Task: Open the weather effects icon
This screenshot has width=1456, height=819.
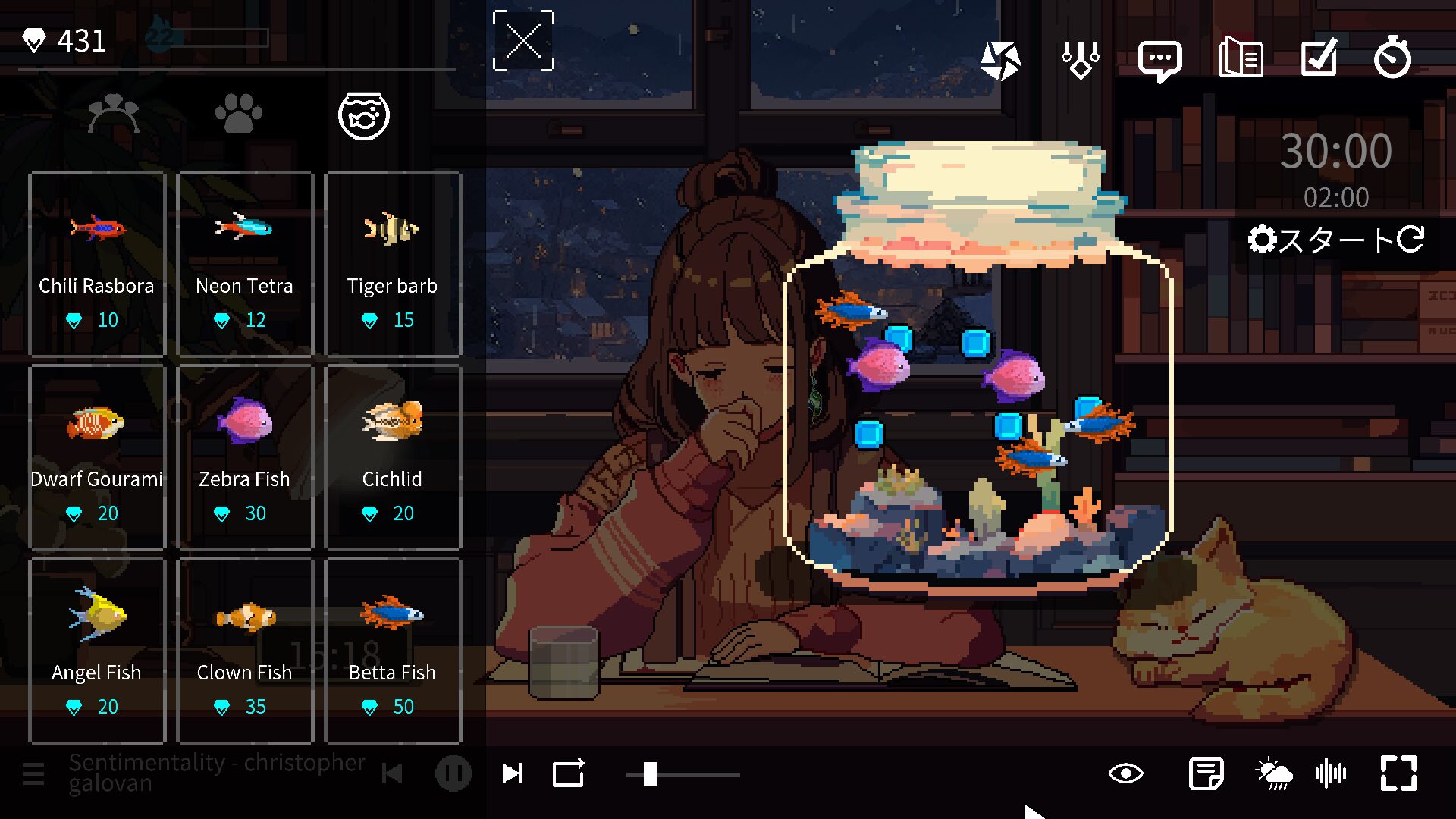Action: click(1275, 773)
